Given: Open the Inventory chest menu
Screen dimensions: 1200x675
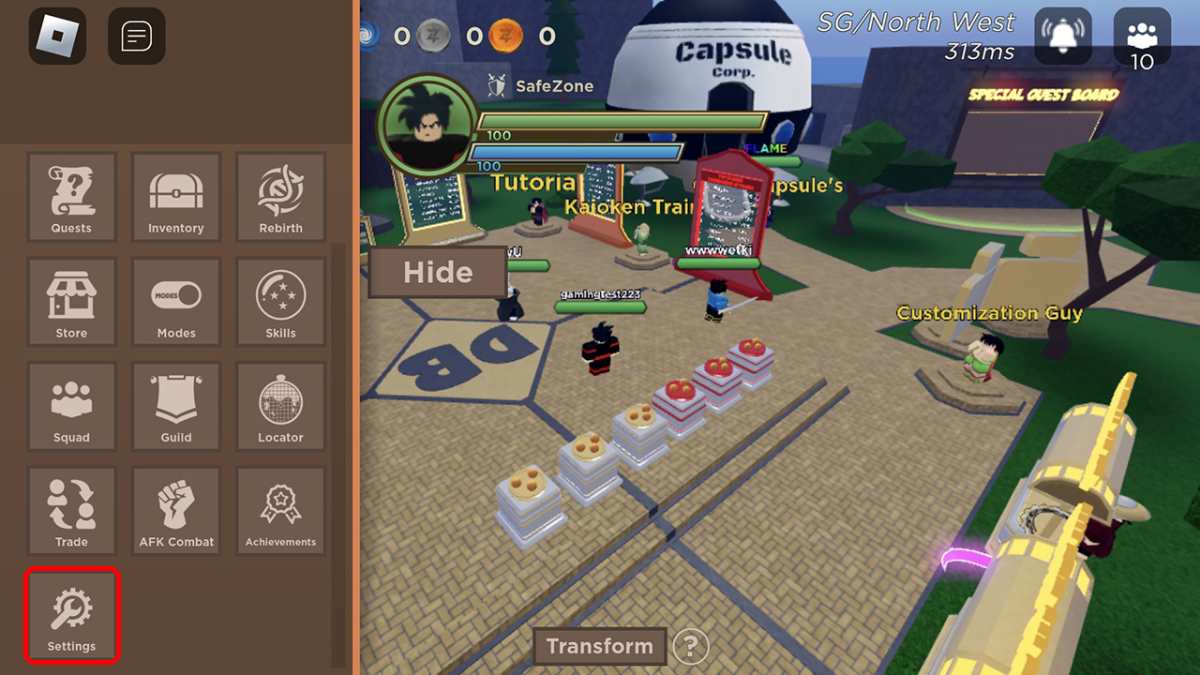Looking at the screenshot, I should point(176,196).
